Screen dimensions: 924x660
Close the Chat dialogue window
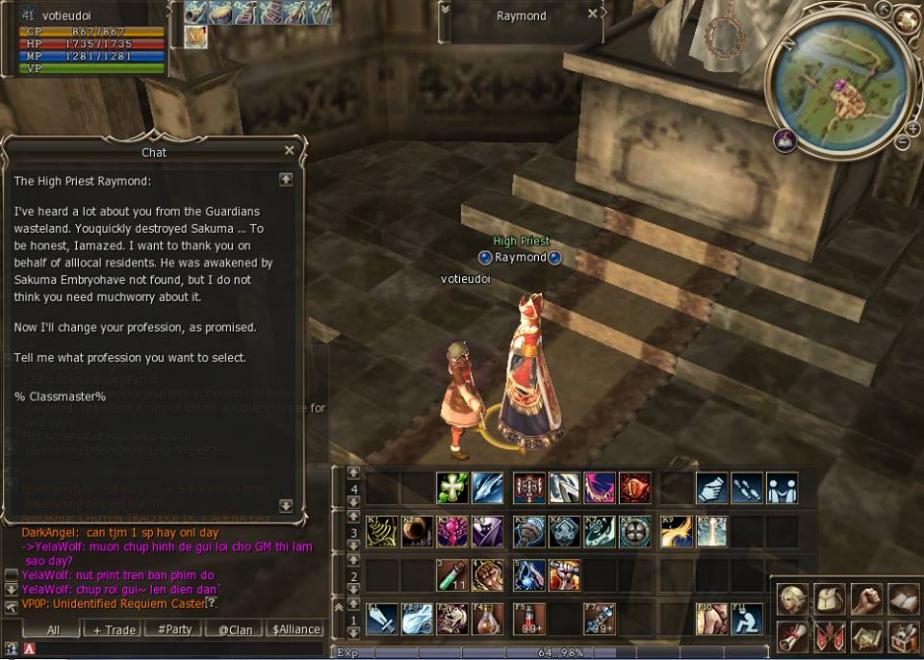289,151
